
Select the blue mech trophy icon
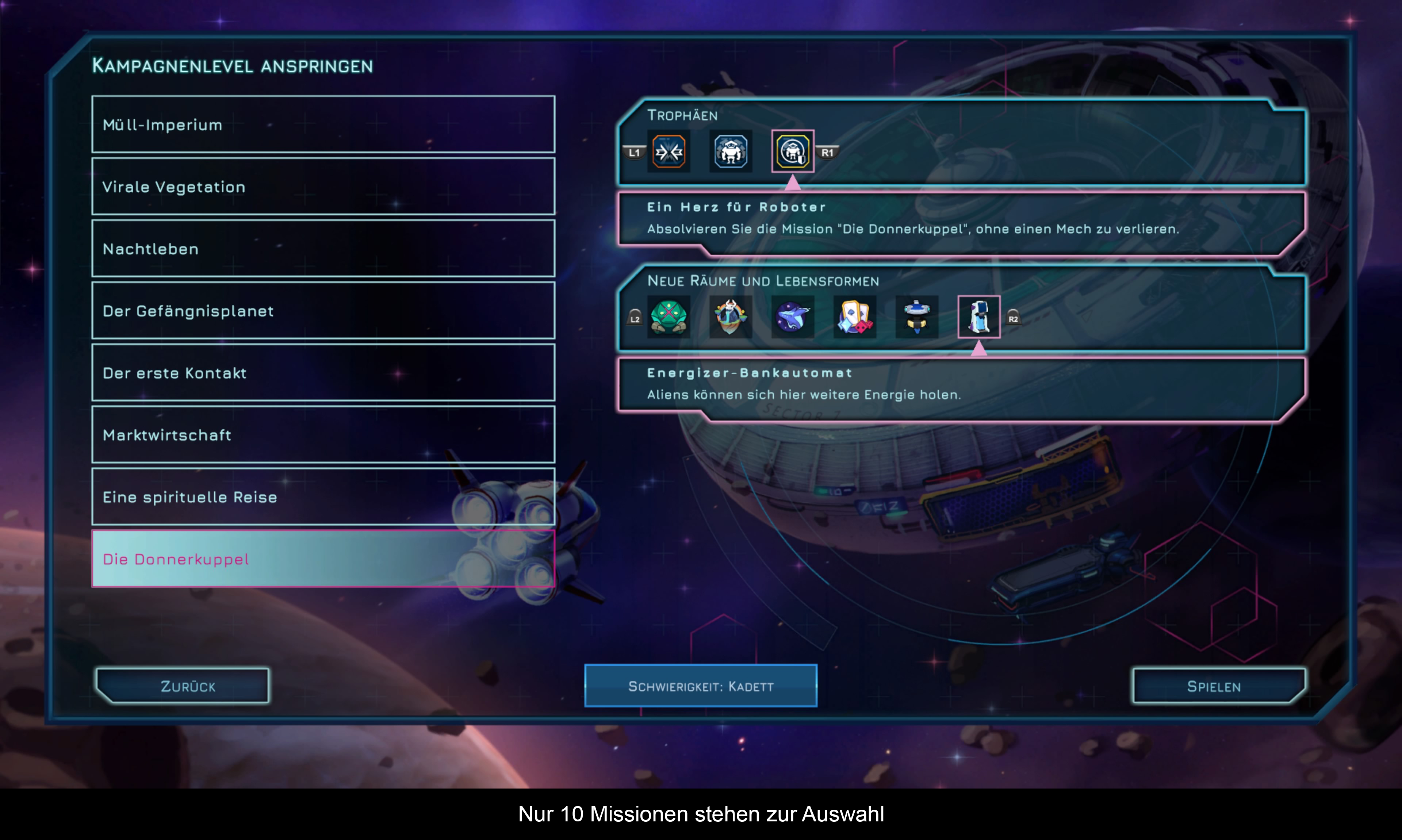coord(731,152)
